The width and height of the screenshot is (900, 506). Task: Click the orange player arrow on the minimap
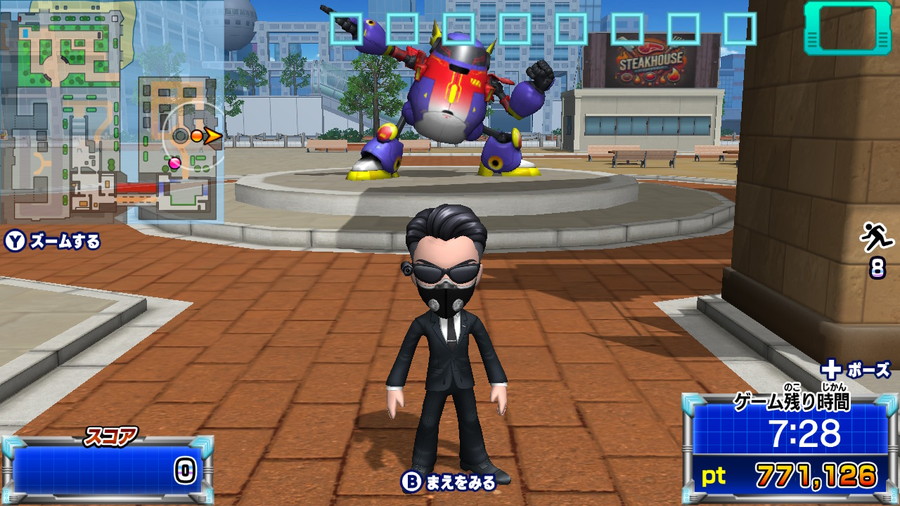[212, 135]
